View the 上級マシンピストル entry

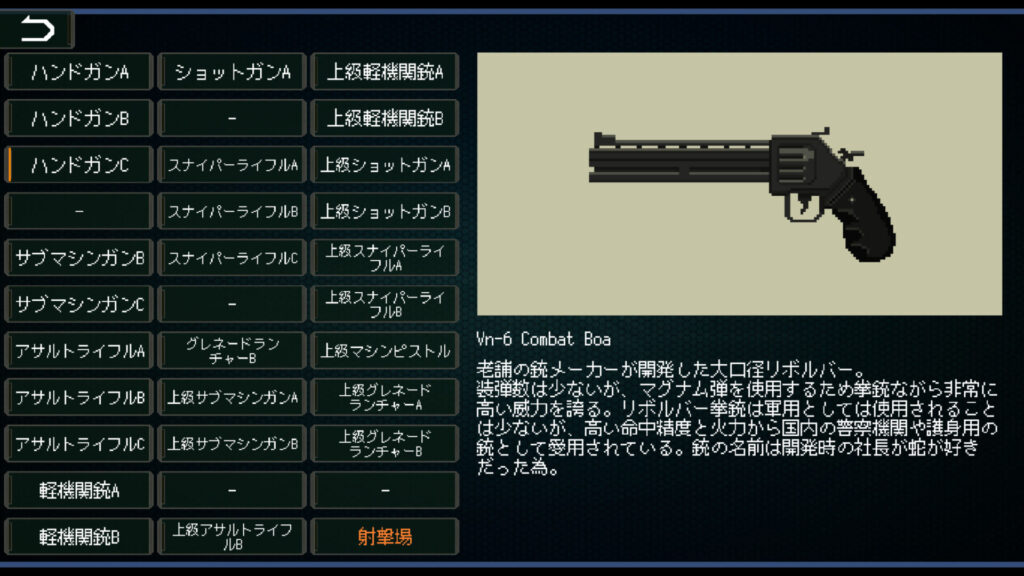385,351
